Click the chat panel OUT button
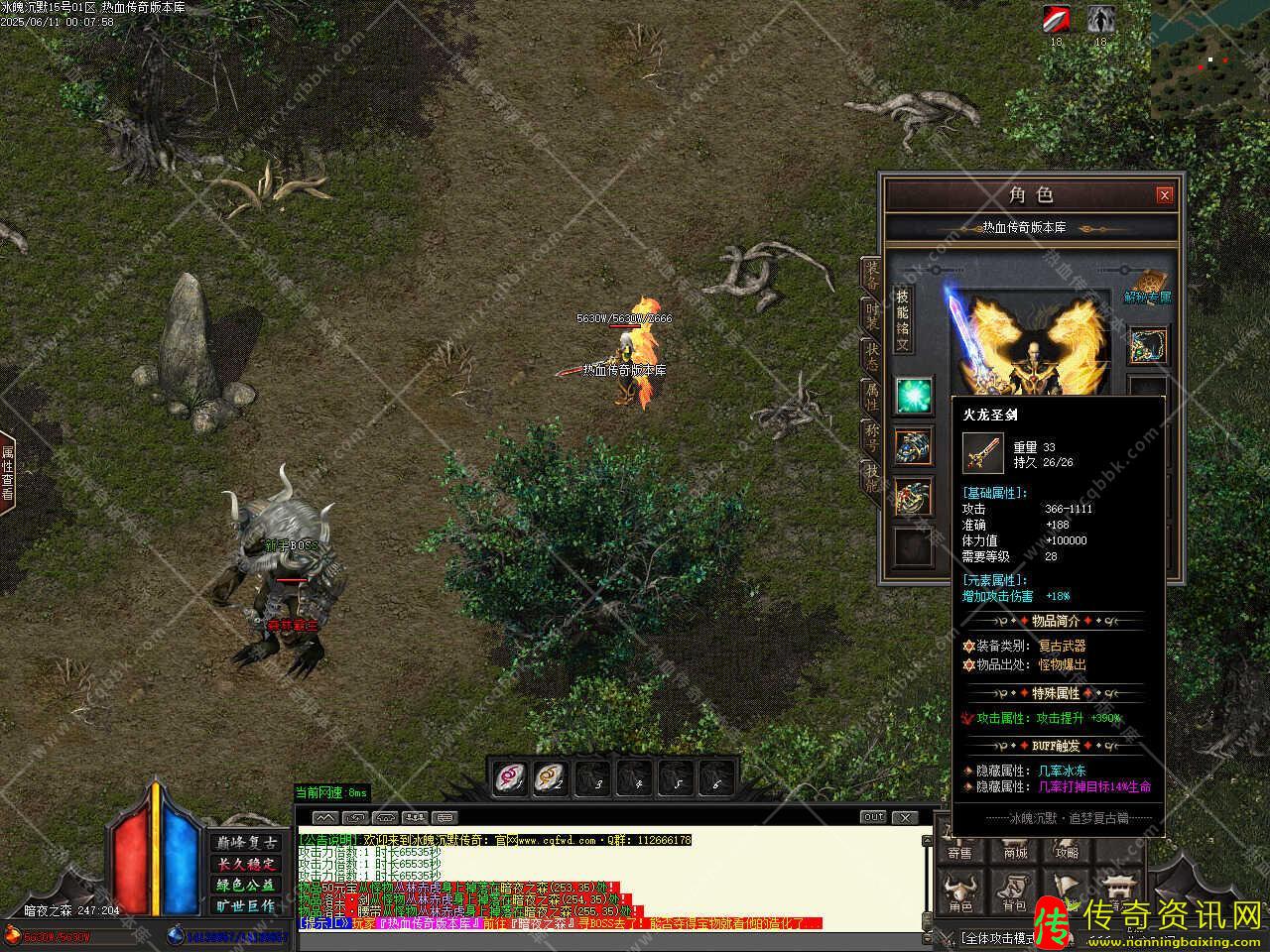The height and width of the screenshot is (952, 1270). pos(873,817)
